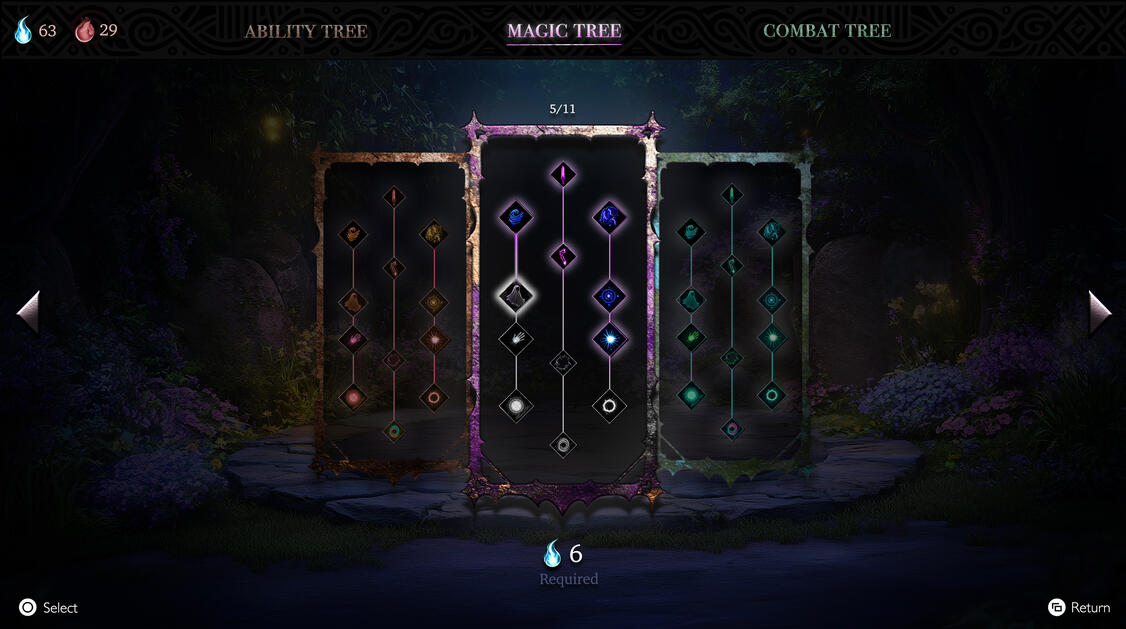The width and height of the screenshot is (1126, 629).
Task: Switch to the Ability Tree tab
Action: point(306,31)
